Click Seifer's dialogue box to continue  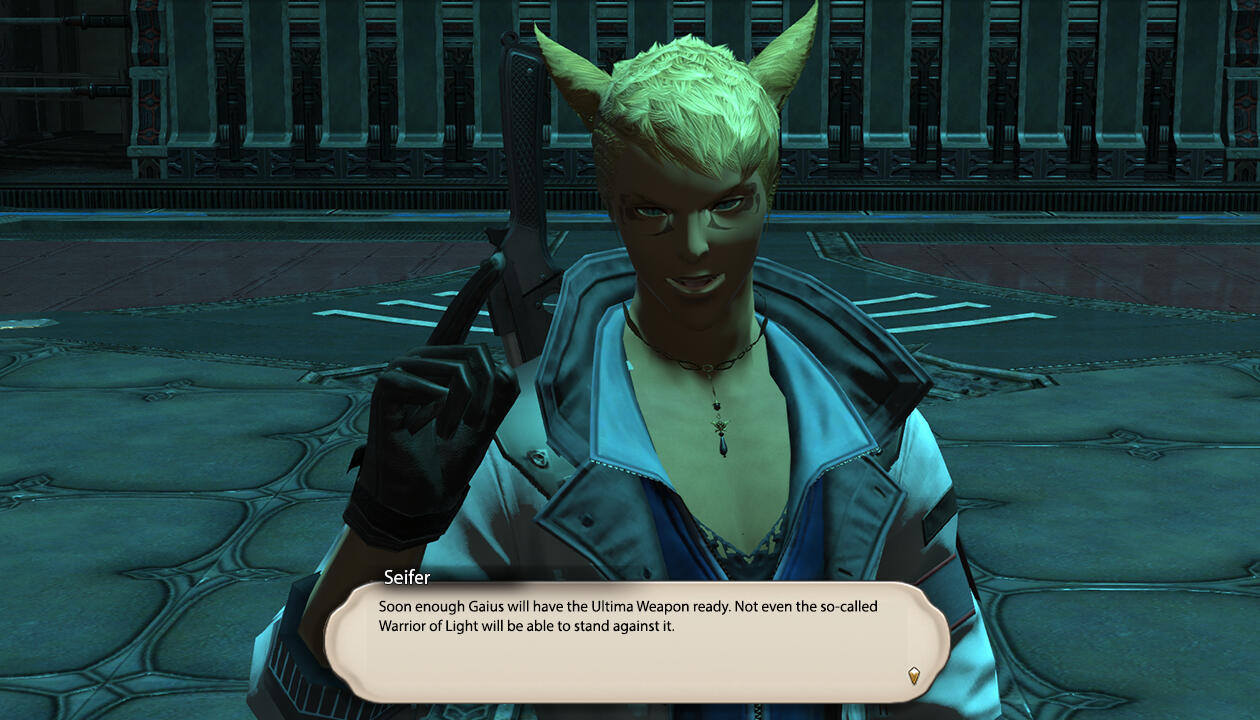[636, 640]
